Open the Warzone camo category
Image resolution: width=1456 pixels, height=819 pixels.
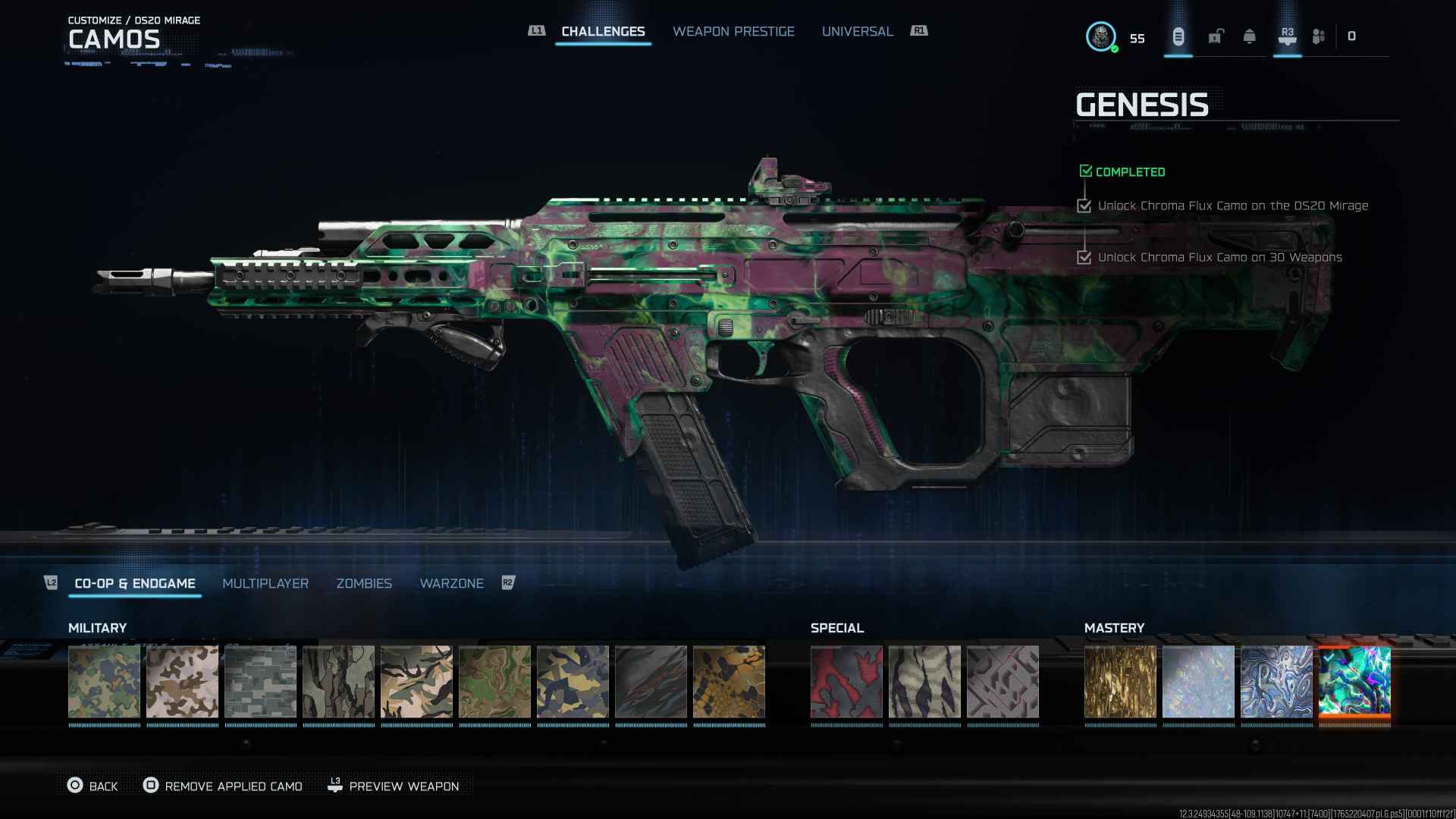[451, 583]
